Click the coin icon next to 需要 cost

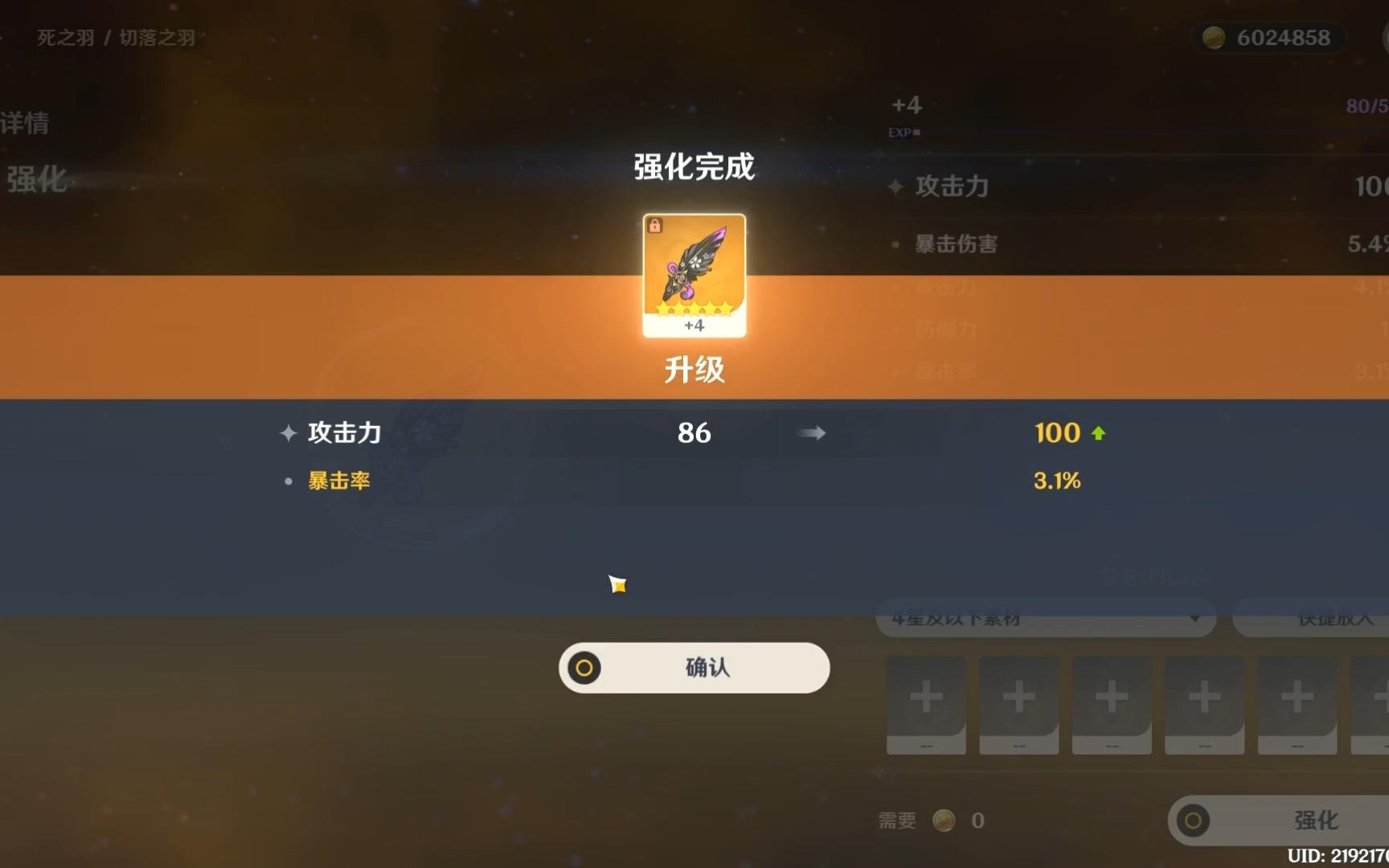944,820
